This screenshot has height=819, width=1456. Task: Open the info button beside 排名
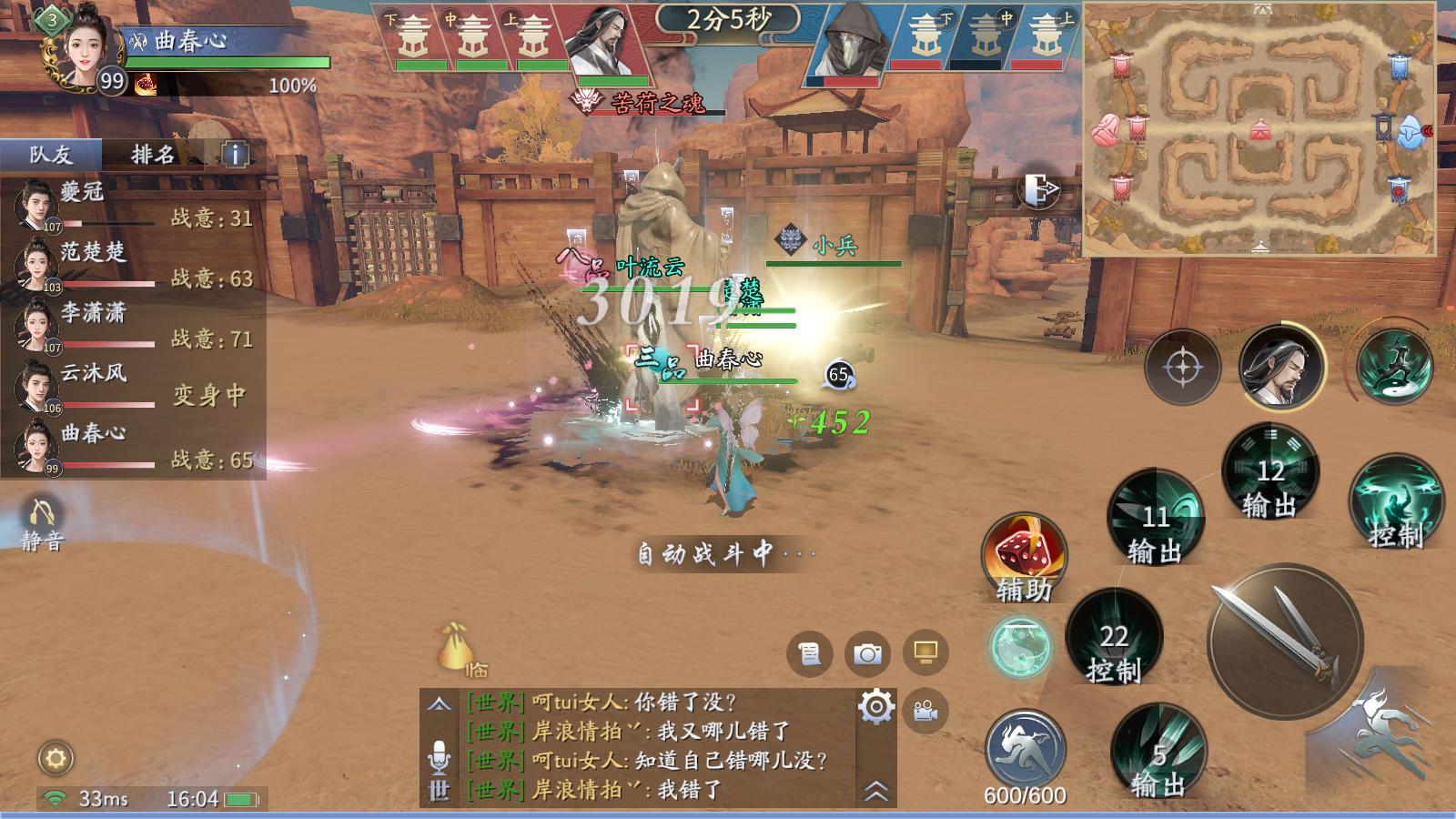click(235, 155)
